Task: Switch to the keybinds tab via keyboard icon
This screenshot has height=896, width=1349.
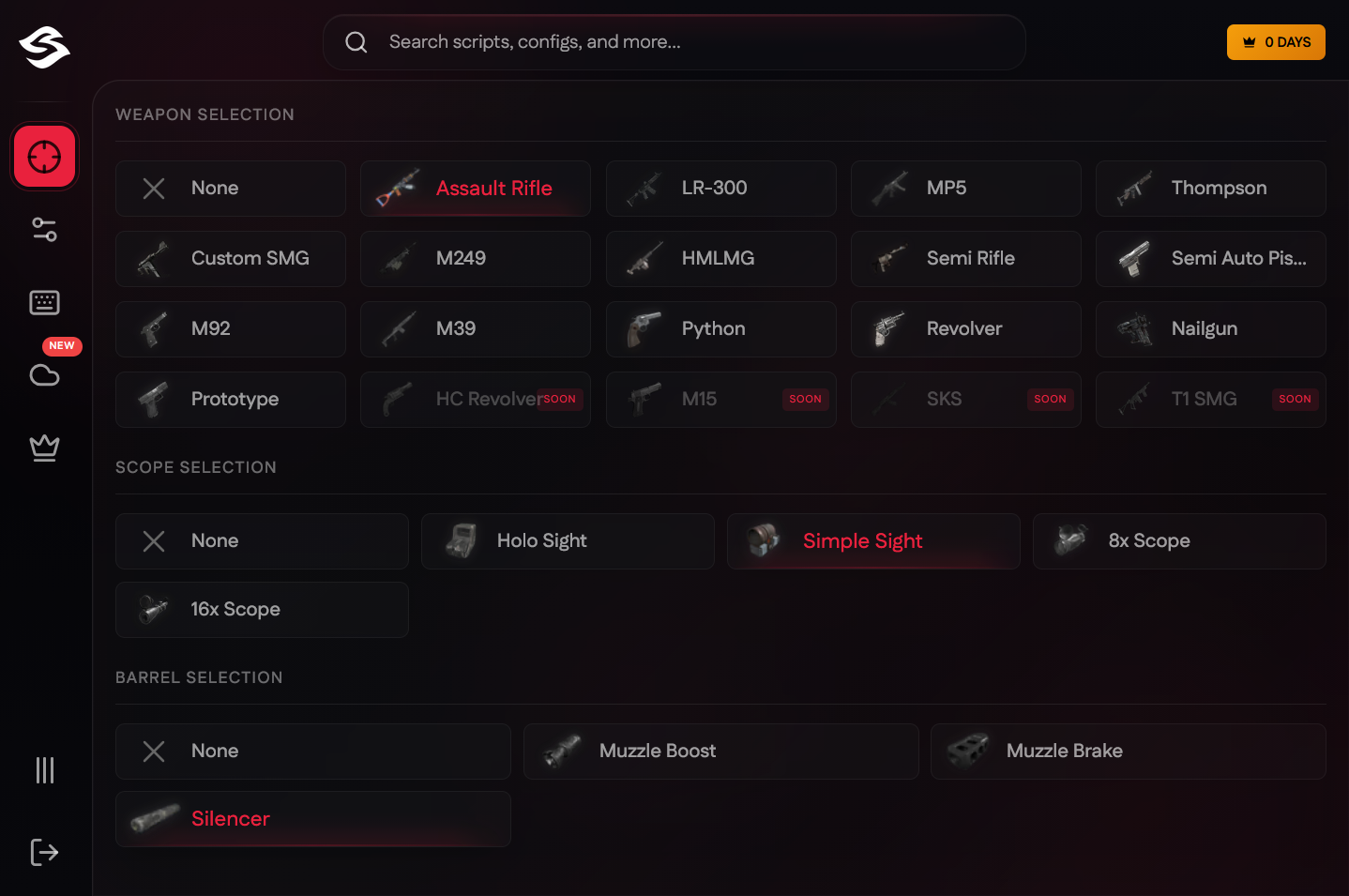Action: [44, 302]
